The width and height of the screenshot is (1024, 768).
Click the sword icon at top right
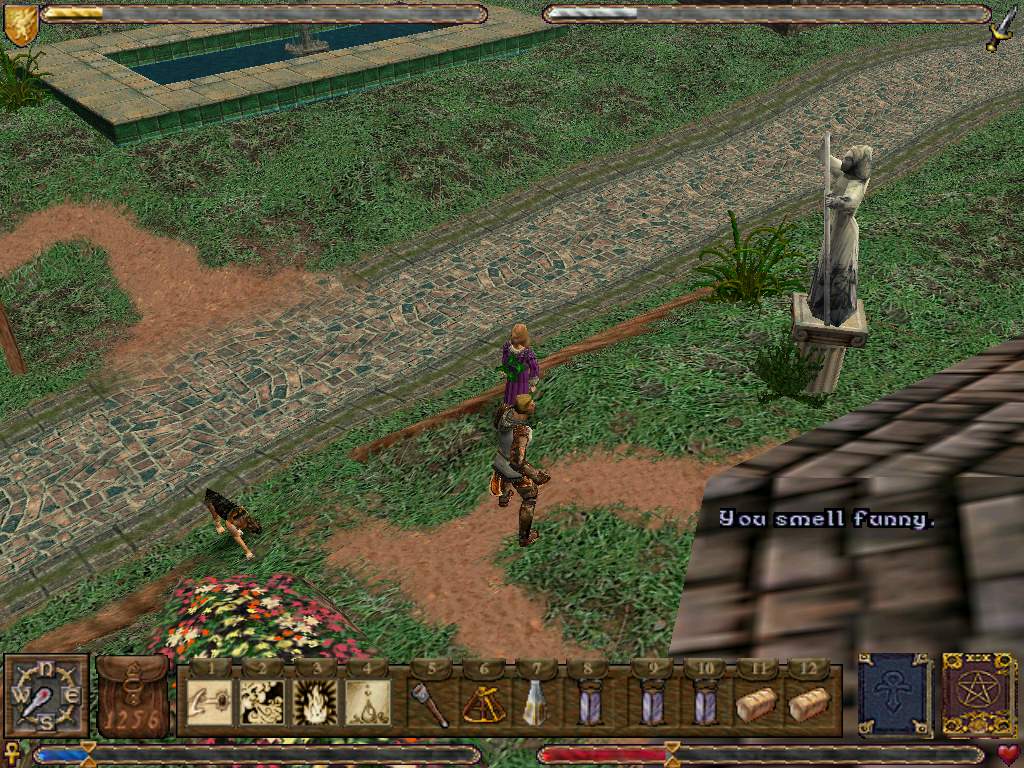click(1001, 28)
